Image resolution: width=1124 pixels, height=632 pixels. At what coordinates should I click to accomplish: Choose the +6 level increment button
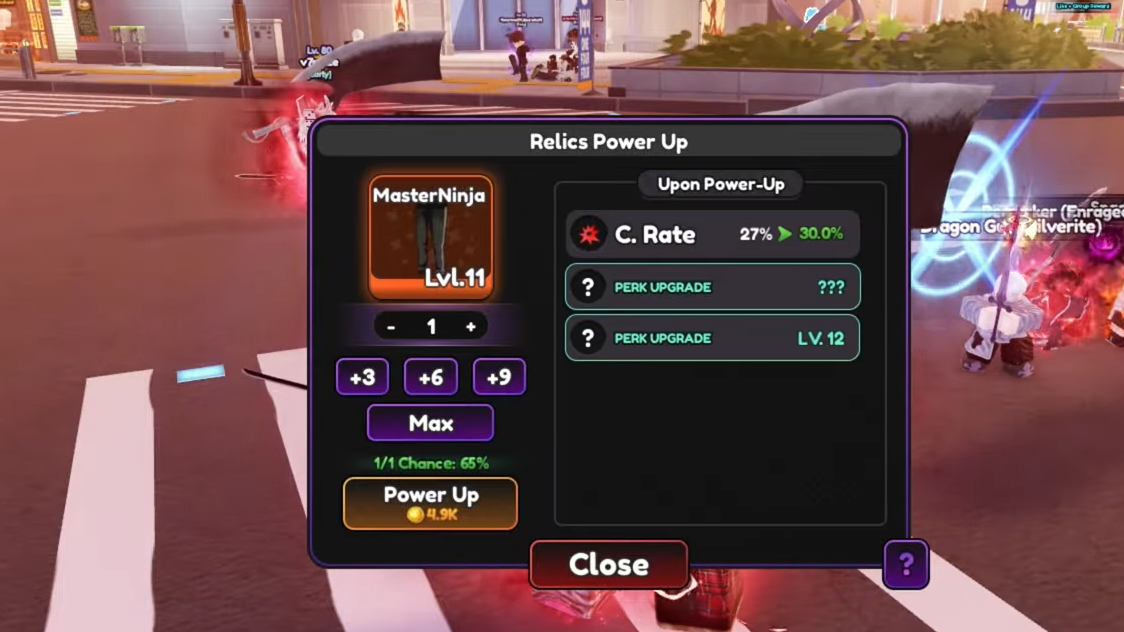430,377
